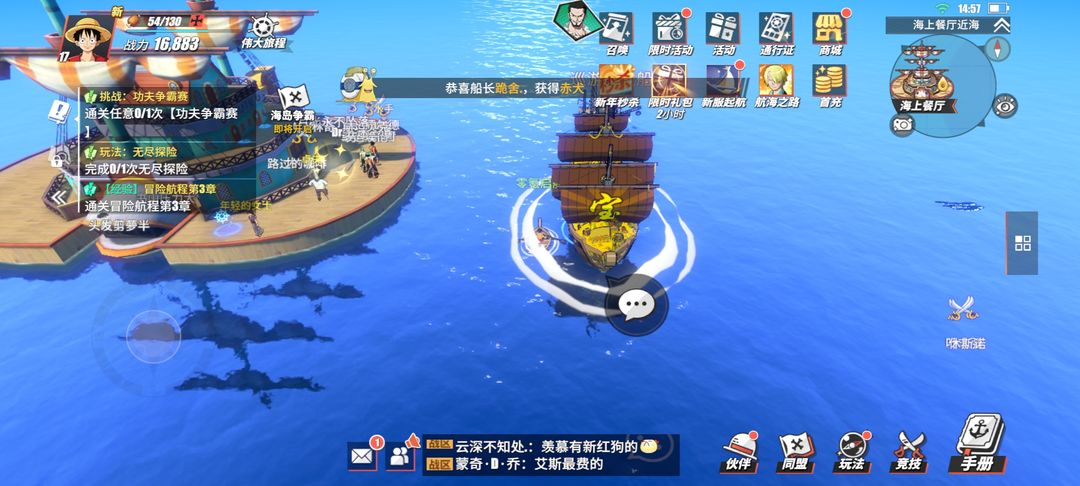
Task: Open the mail envelope inbox
Action: (x=362, y=456)
